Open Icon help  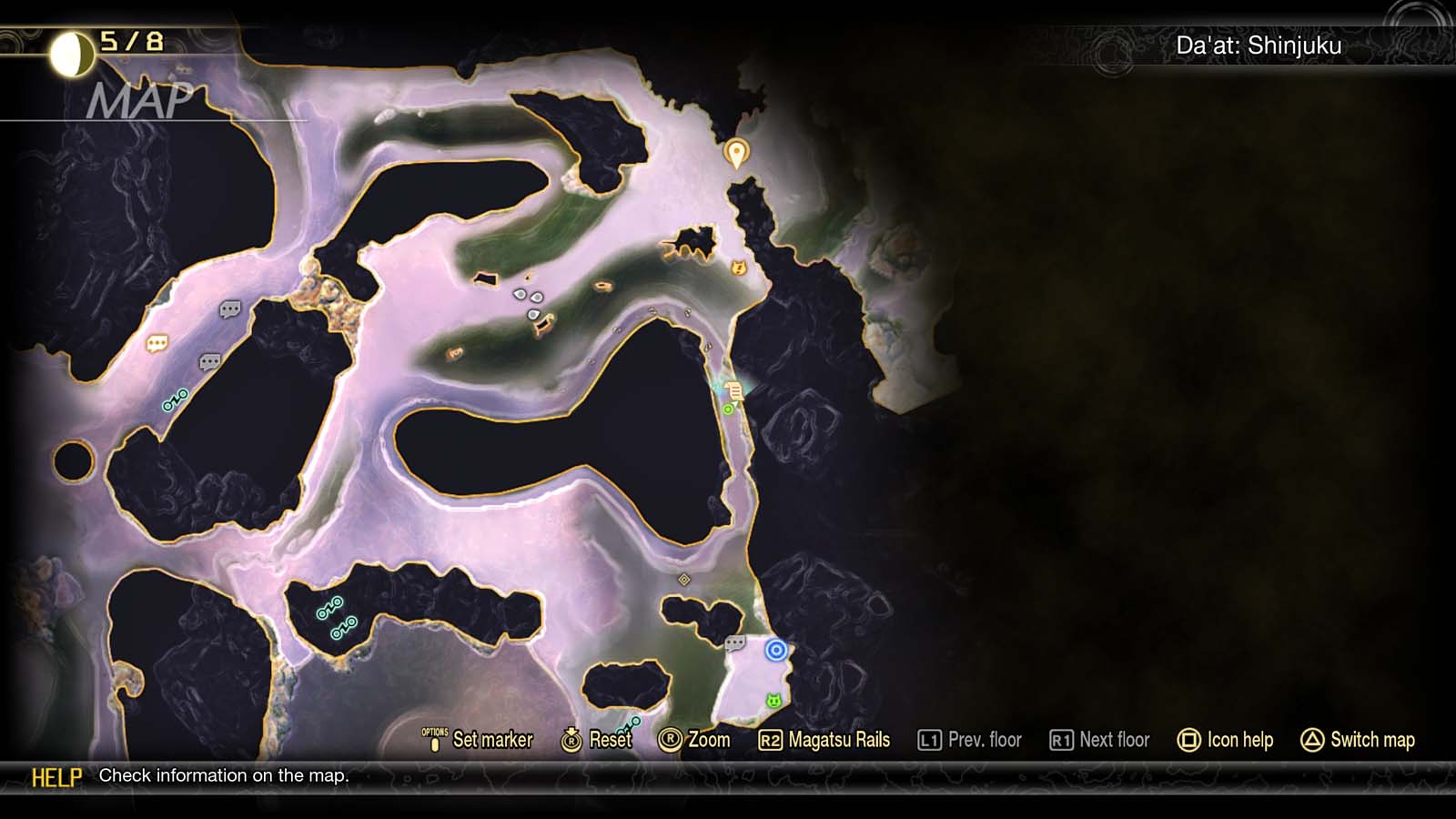point(1239,740)
